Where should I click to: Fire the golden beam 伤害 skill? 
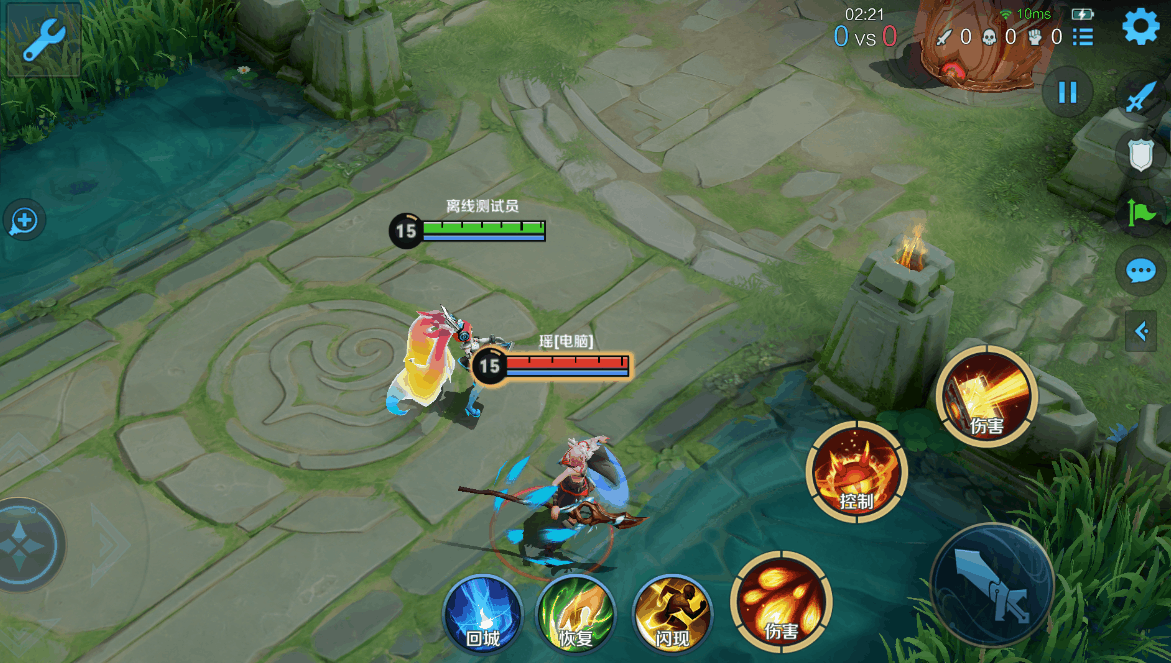pyautogui.click(x=987, y=396)
